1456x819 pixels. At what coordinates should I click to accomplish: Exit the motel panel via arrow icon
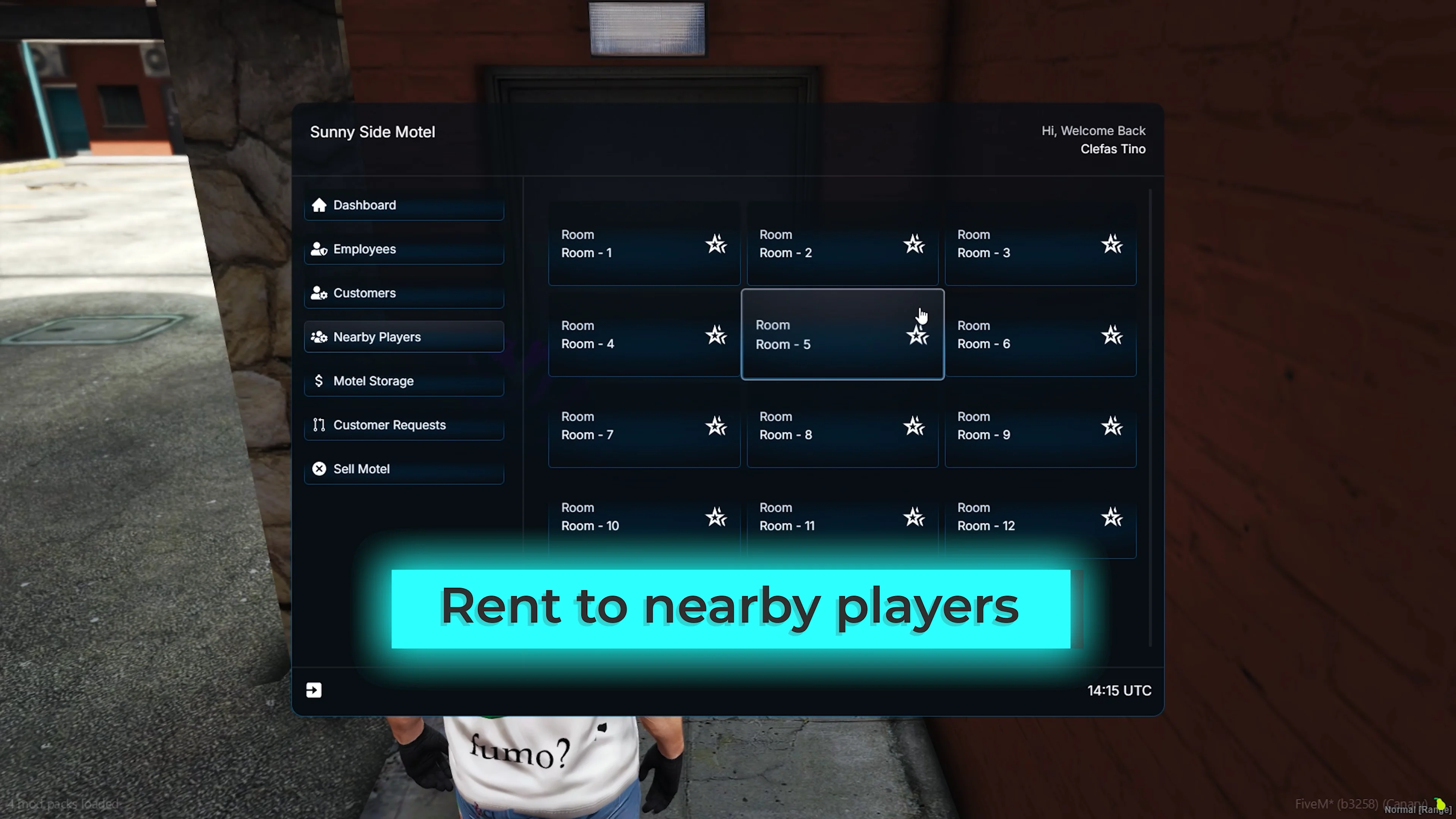point(314,690)
